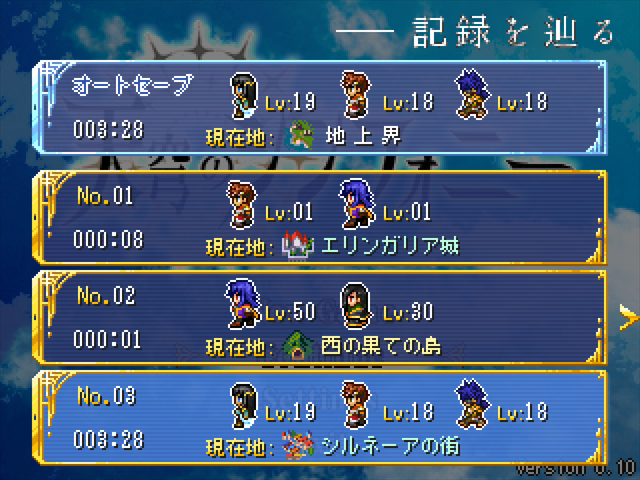Load save file No.01
This screenshot has width=640, height=480.
(x=320, y=216)
